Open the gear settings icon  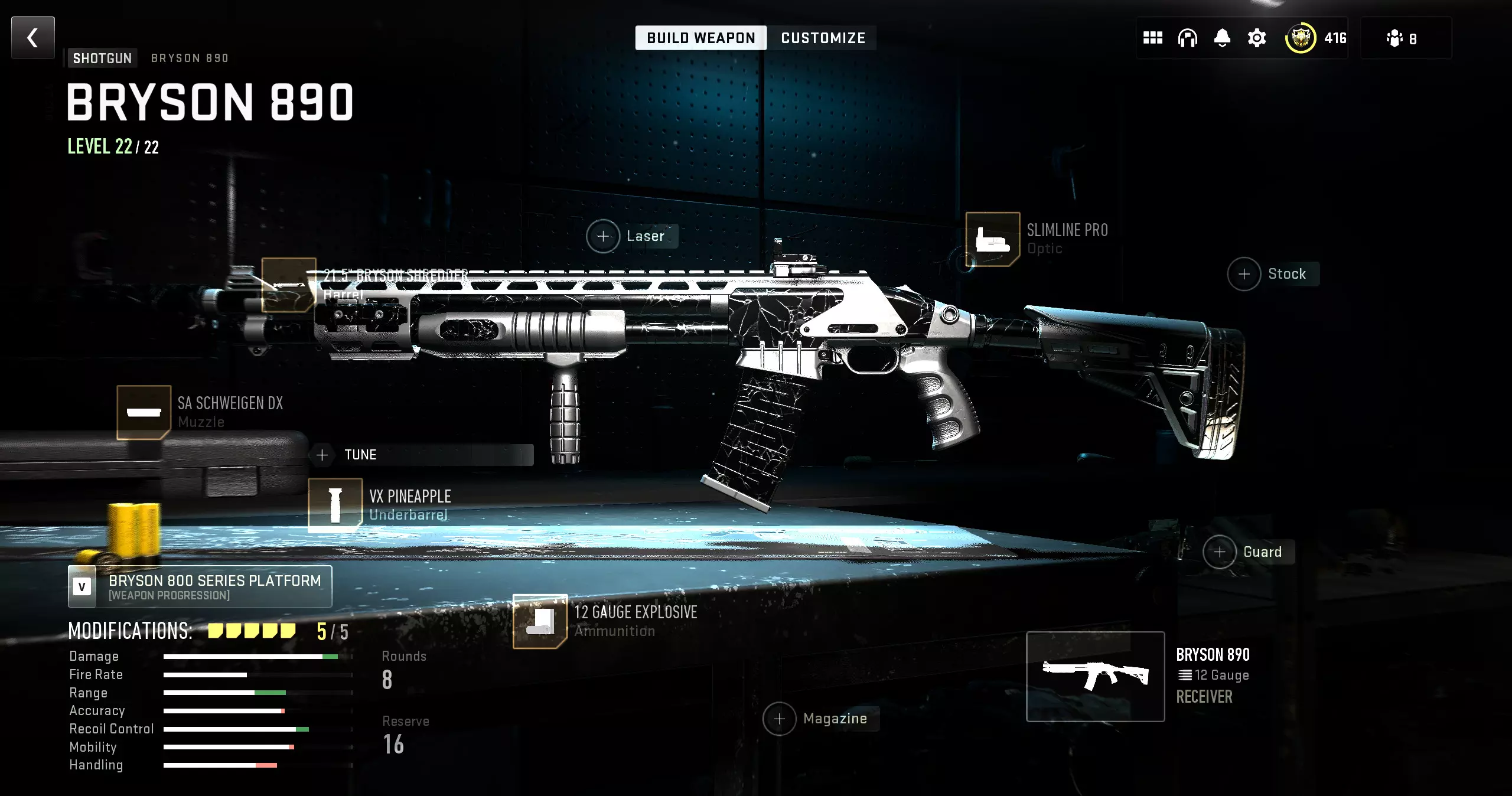coord(1257,38)
